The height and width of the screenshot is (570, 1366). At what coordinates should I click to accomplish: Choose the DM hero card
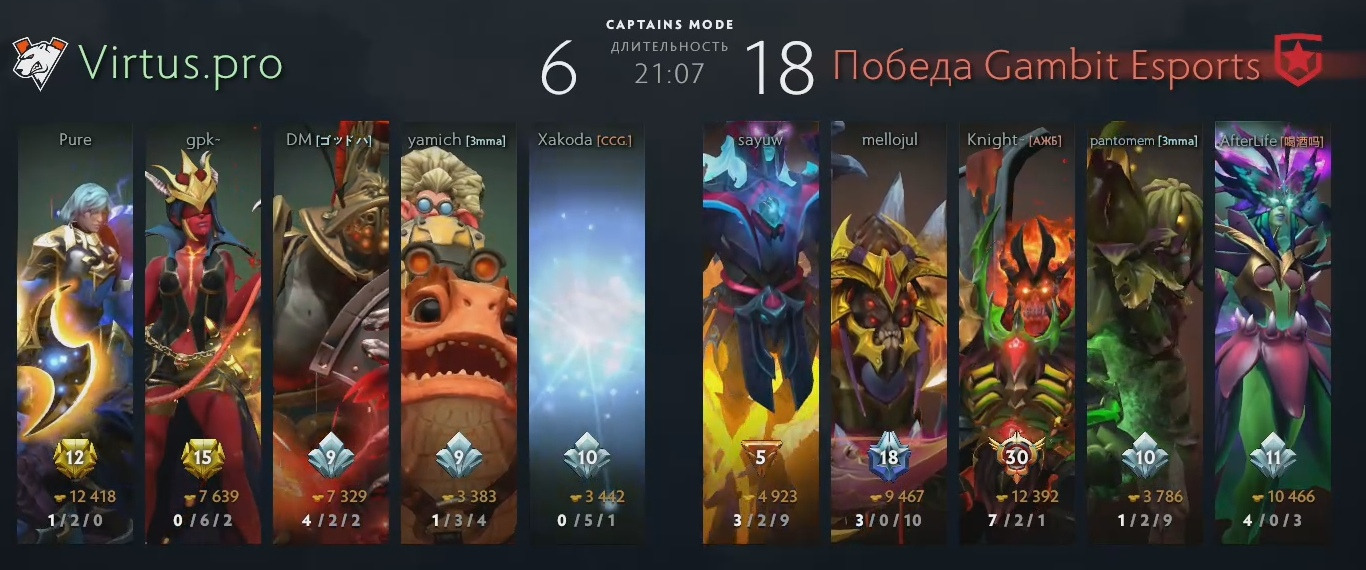[331, 330]
